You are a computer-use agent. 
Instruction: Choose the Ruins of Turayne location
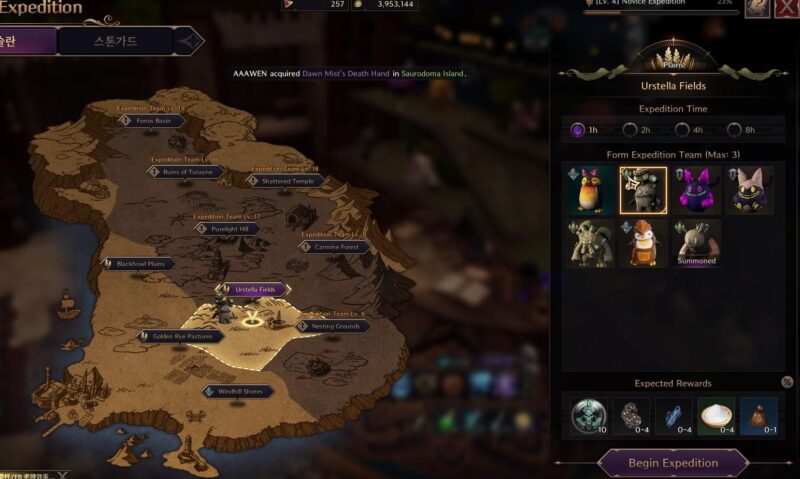pos(186,172)
